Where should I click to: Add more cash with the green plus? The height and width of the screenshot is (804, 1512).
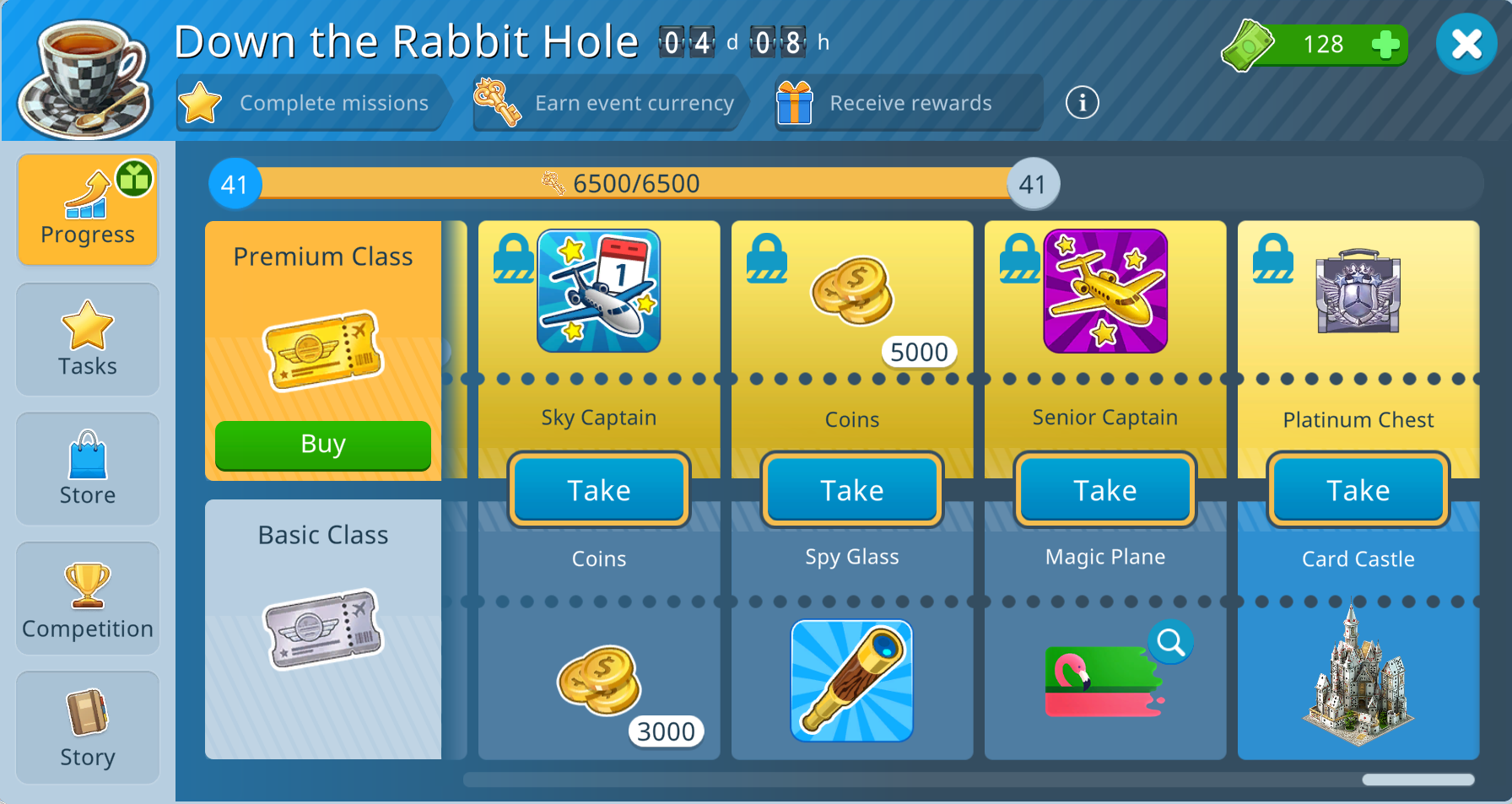(x=1385, y=45)
